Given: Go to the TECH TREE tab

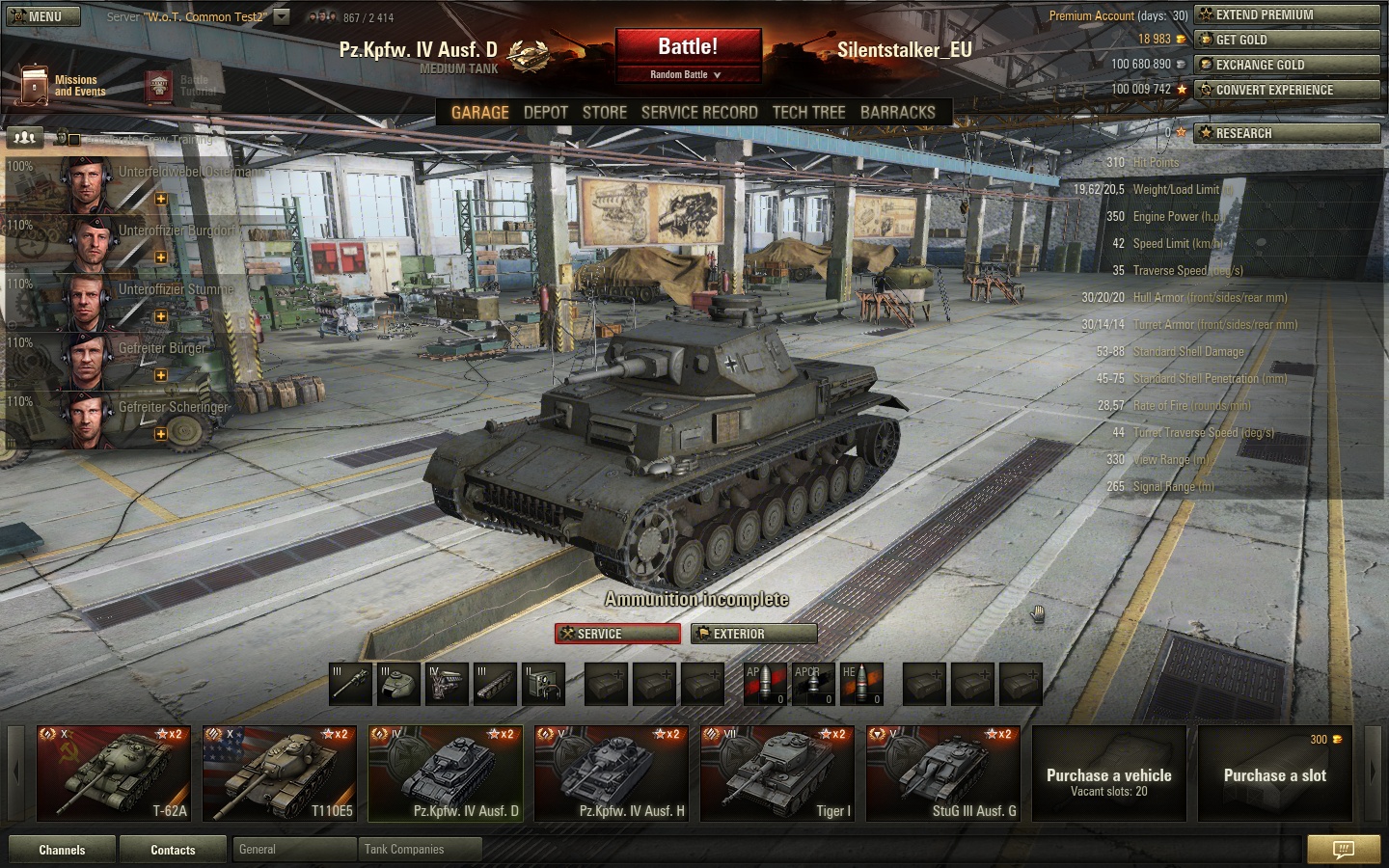Looking at the screenshot, I should click(808, 112).
